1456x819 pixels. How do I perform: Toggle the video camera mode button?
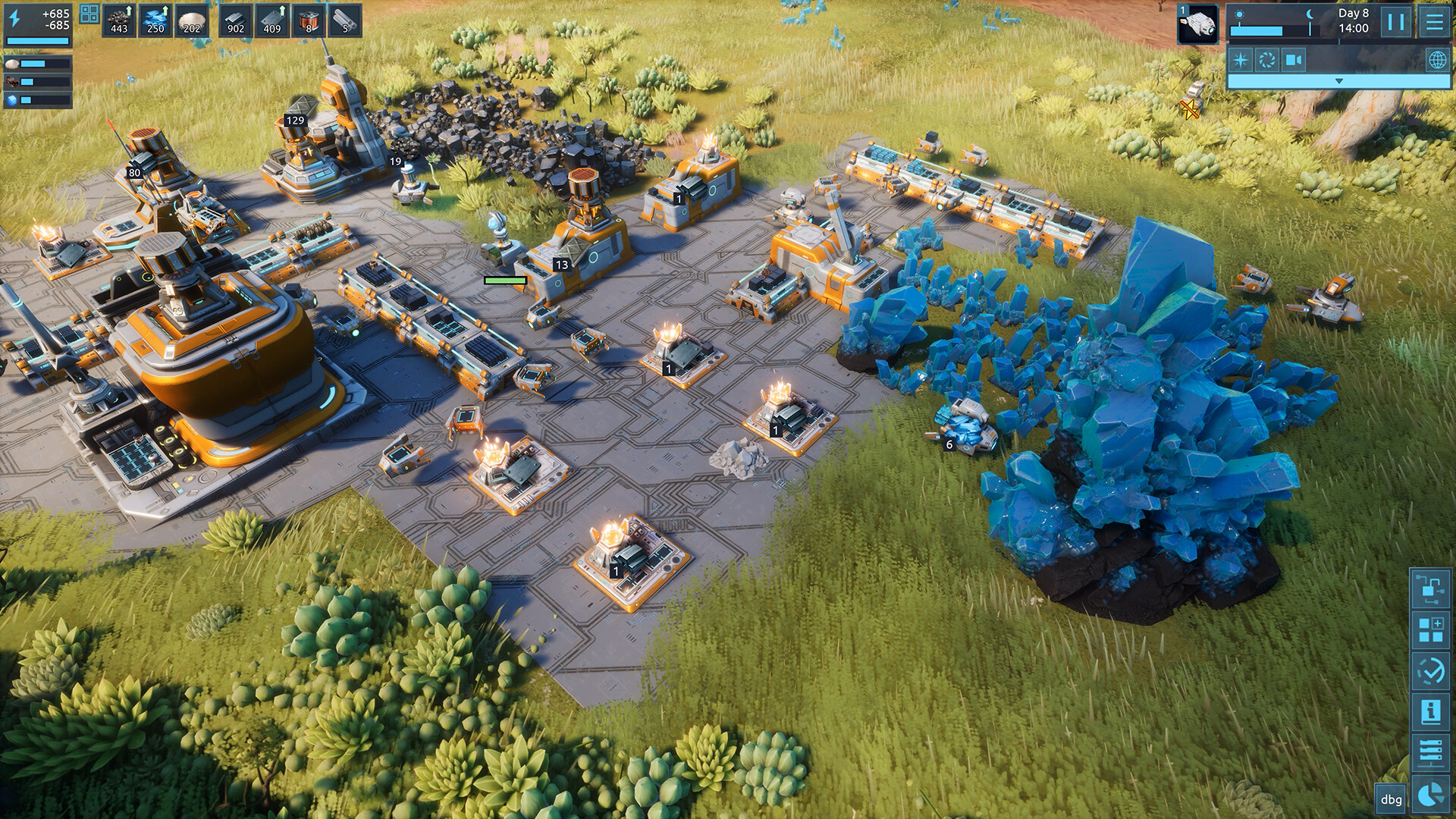coord(1294,60)
